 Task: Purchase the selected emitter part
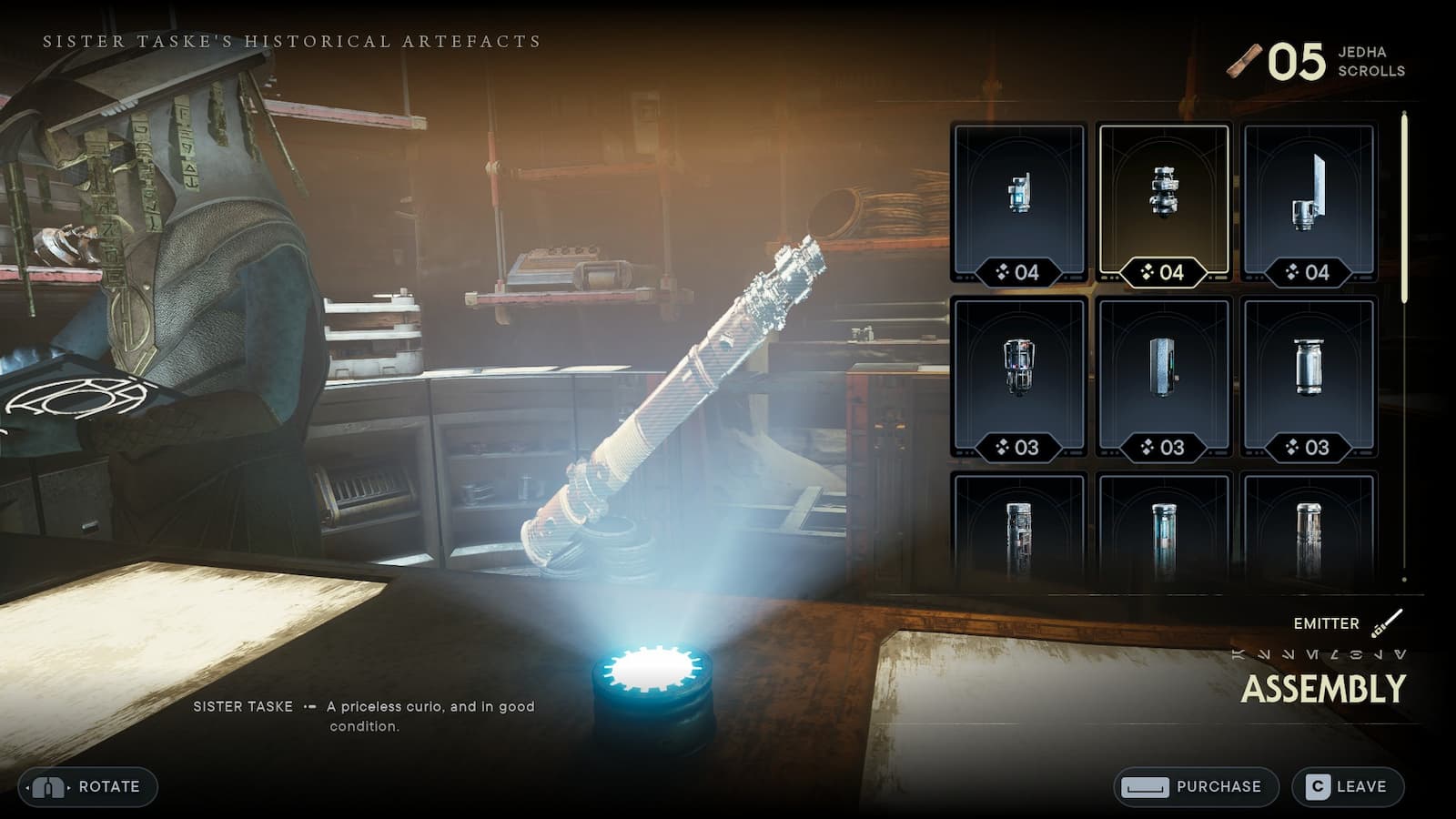(1196, 787)
